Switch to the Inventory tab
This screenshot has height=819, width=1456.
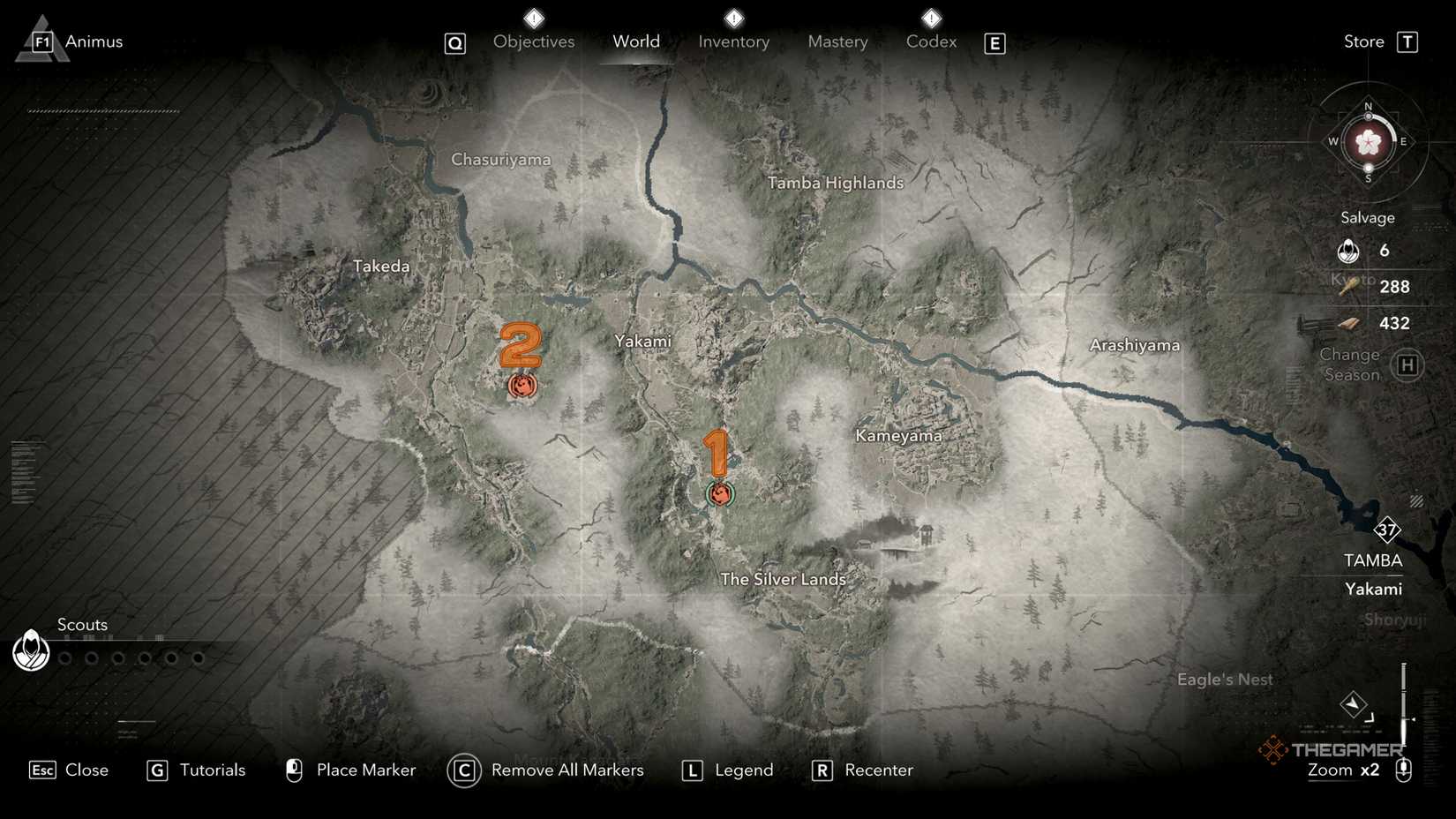pos(733,41)
